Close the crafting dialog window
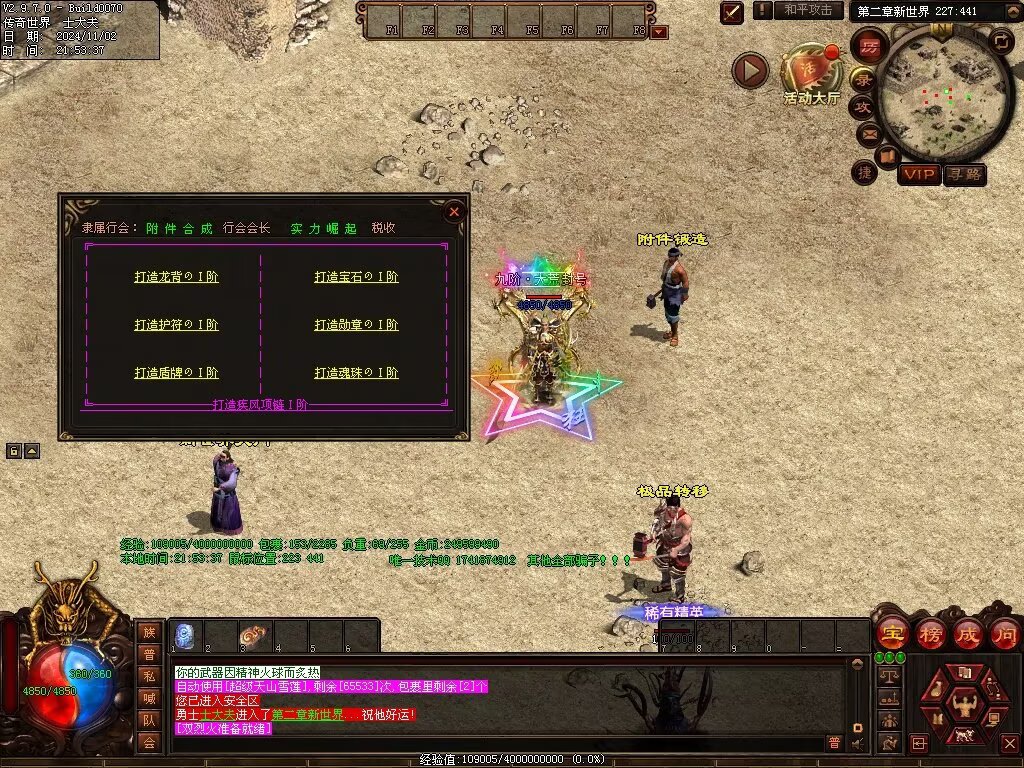The width and height of the screenshot is (1024, 768). click(x=454, y=211)
